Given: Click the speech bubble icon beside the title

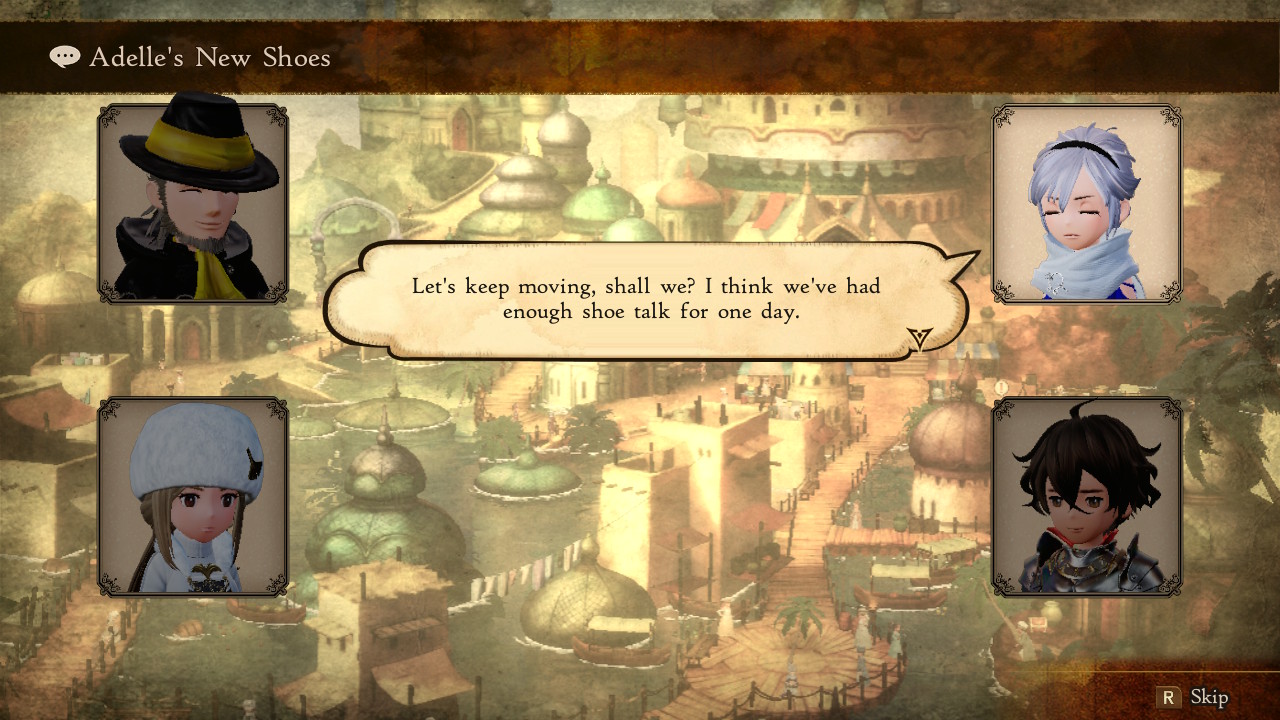Looking at the screenshot, I should [x=64, y=56].
